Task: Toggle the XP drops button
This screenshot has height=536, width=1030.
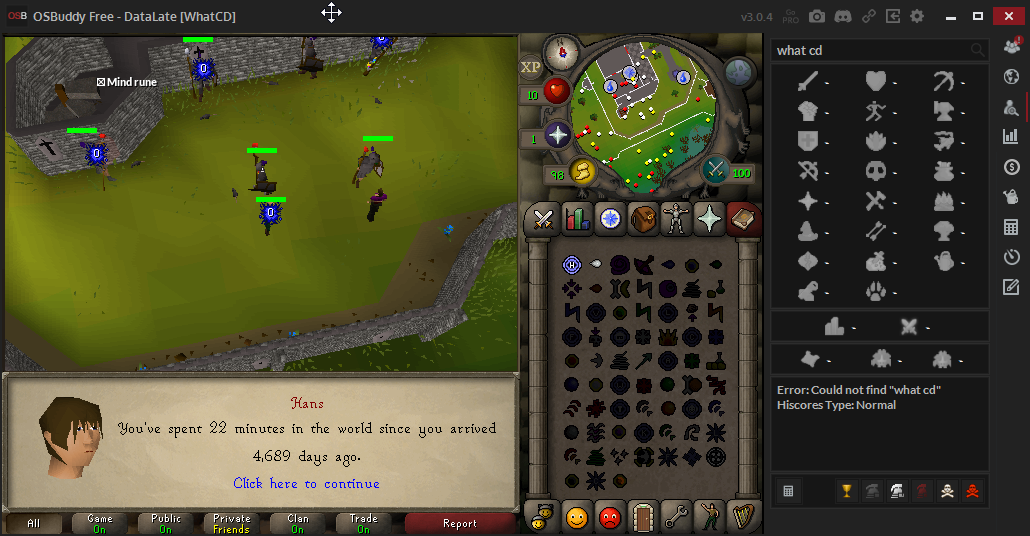Action: tap(530, 67)
